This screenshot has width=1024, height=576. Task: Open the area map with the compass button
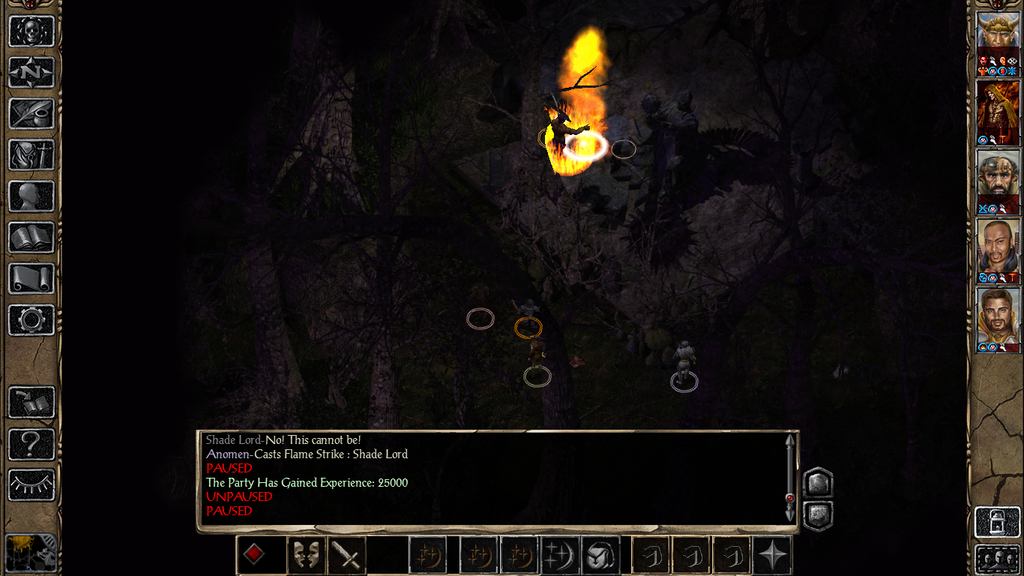31,72
